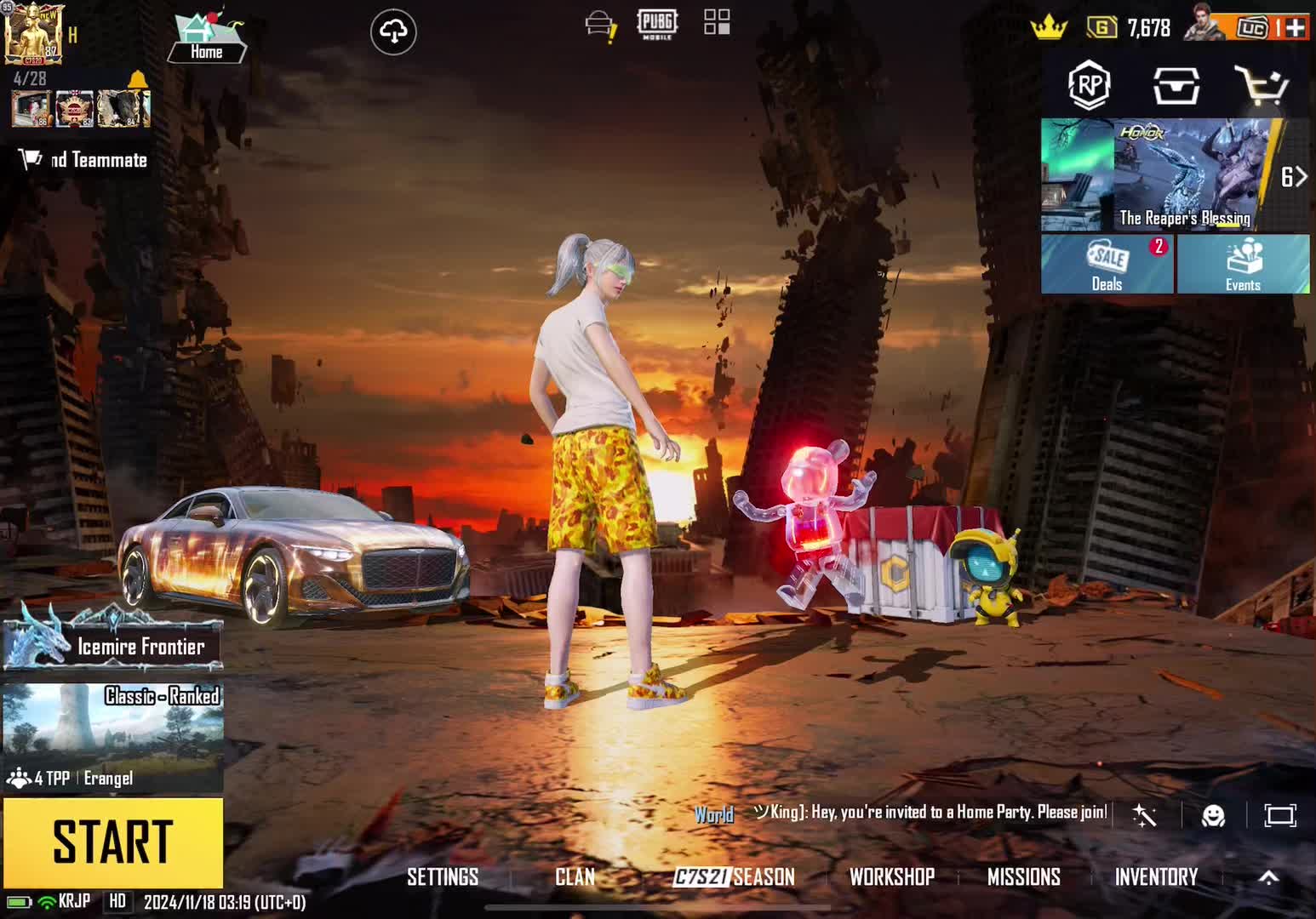Go to the Home feature
The height and width of the screenshot is (919, 1316).
[206, 38]
